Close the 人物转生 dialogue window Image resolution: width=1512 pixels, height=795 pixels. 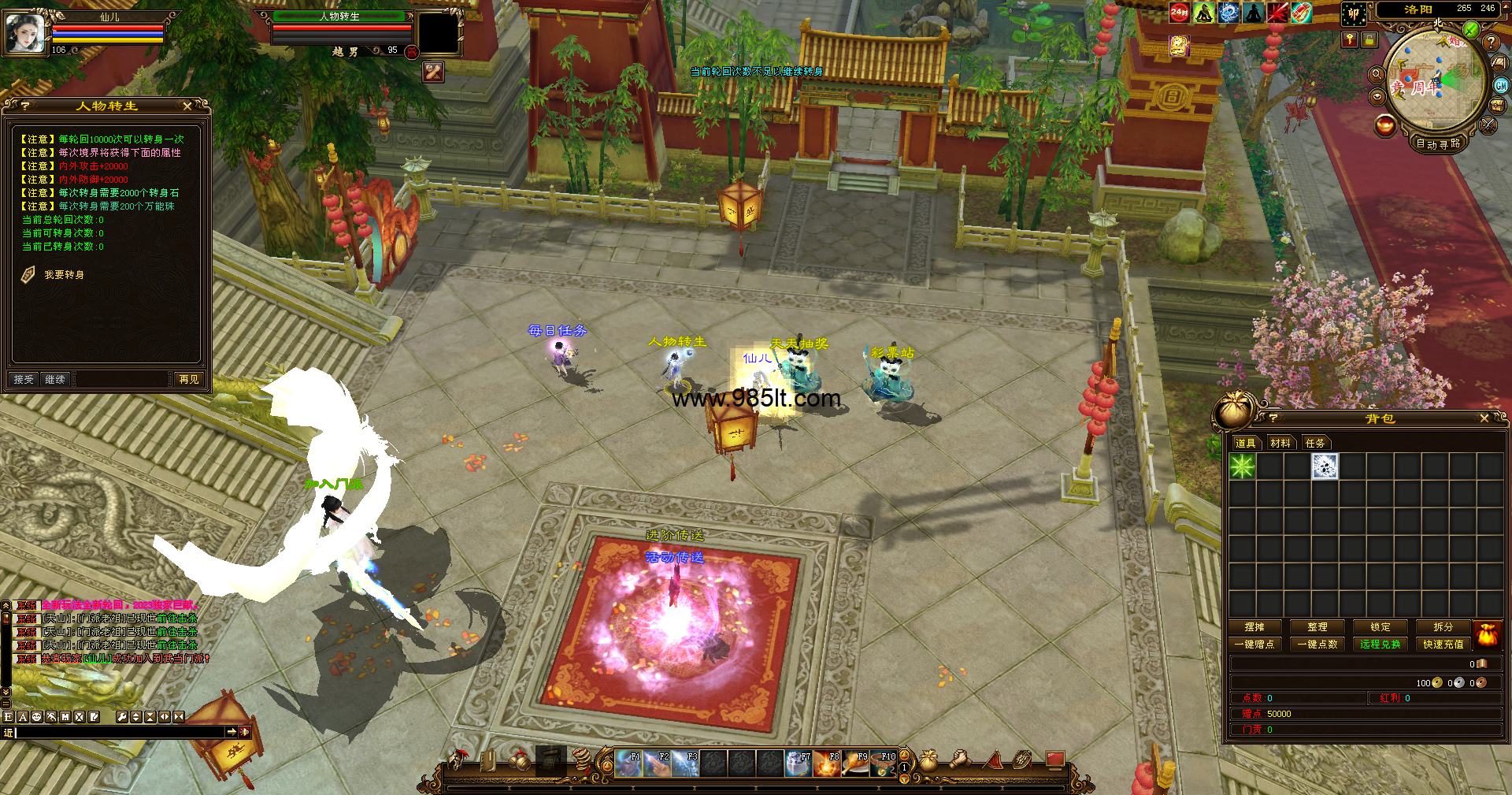[x=187, y=106]
